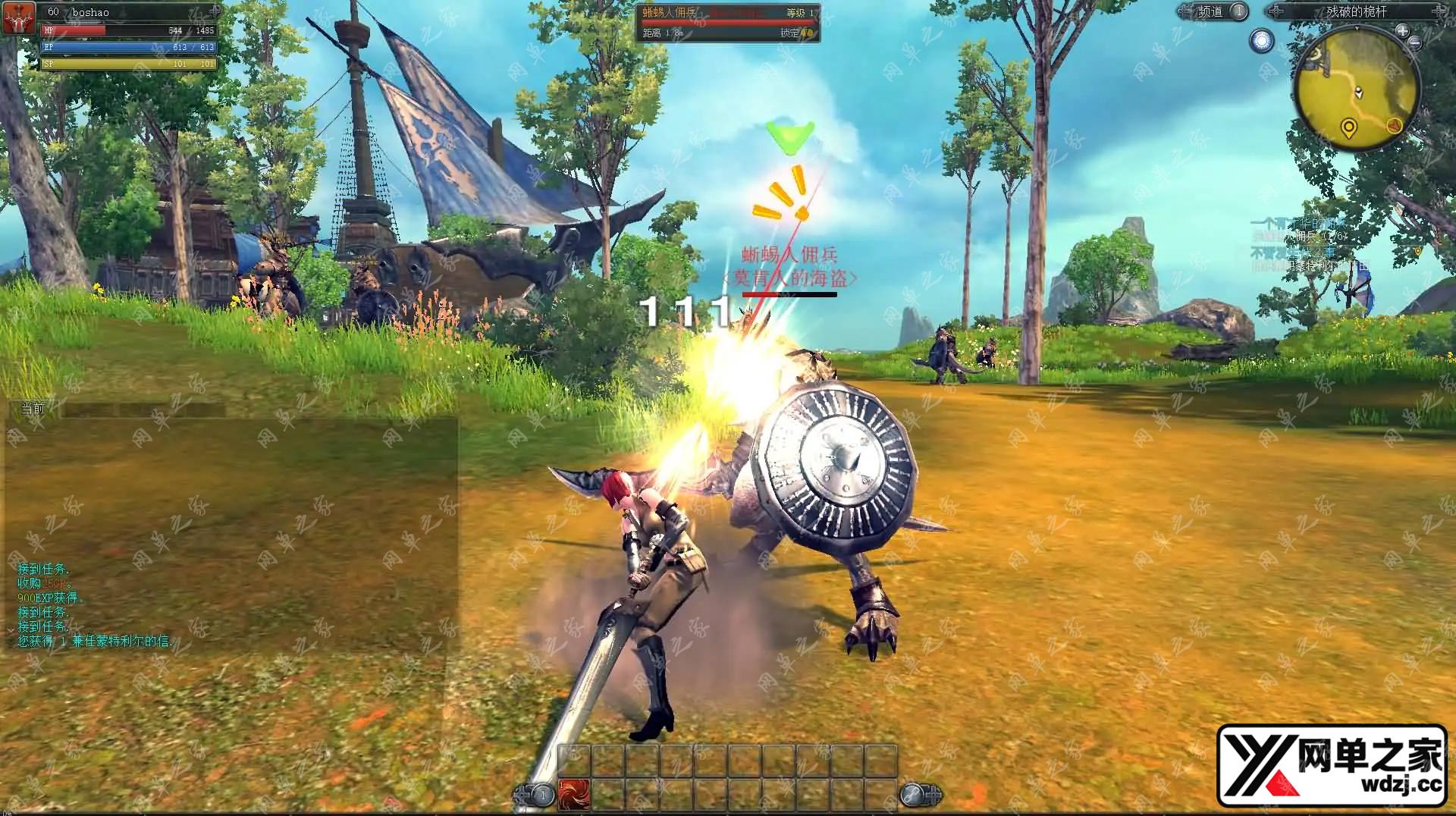Select the 当前 chat tab
This screenshot has width=1456, height=816.
pyautogui.click(x=33, y=409)
